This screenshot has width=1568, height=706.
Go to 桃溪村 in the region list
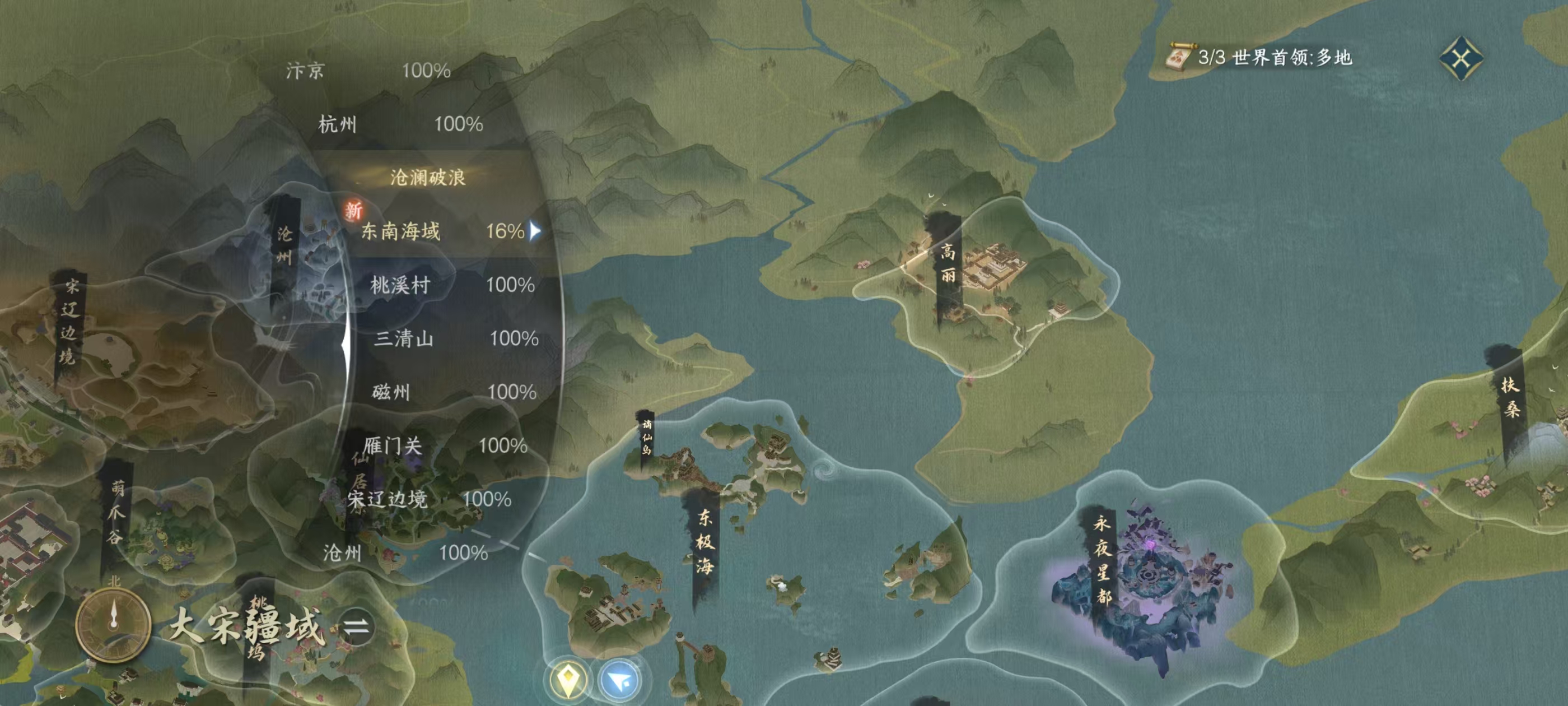[x=452, y=285]
